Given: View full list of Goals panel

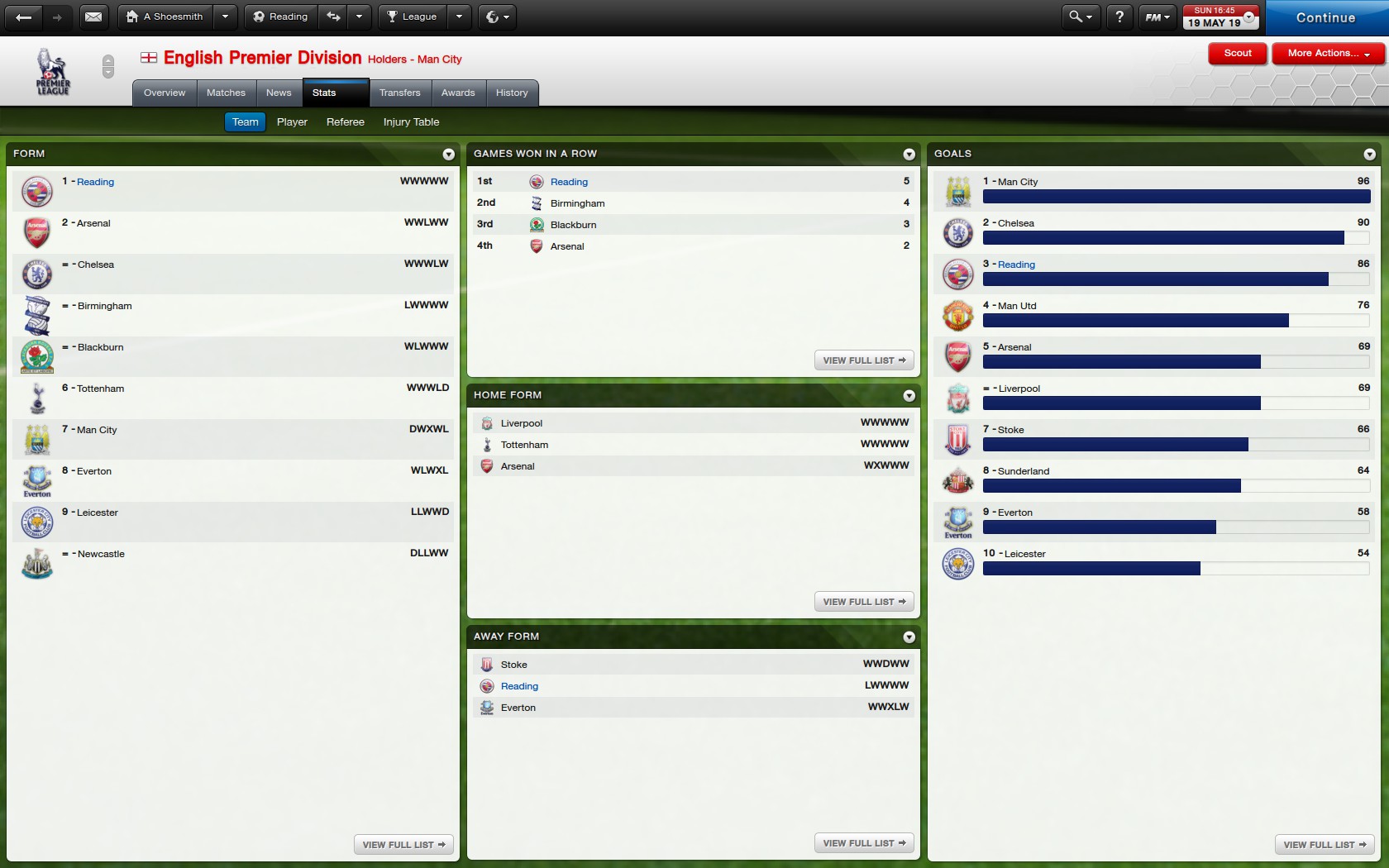Looking at the screenshot, I should click(x=1325, y=844).
